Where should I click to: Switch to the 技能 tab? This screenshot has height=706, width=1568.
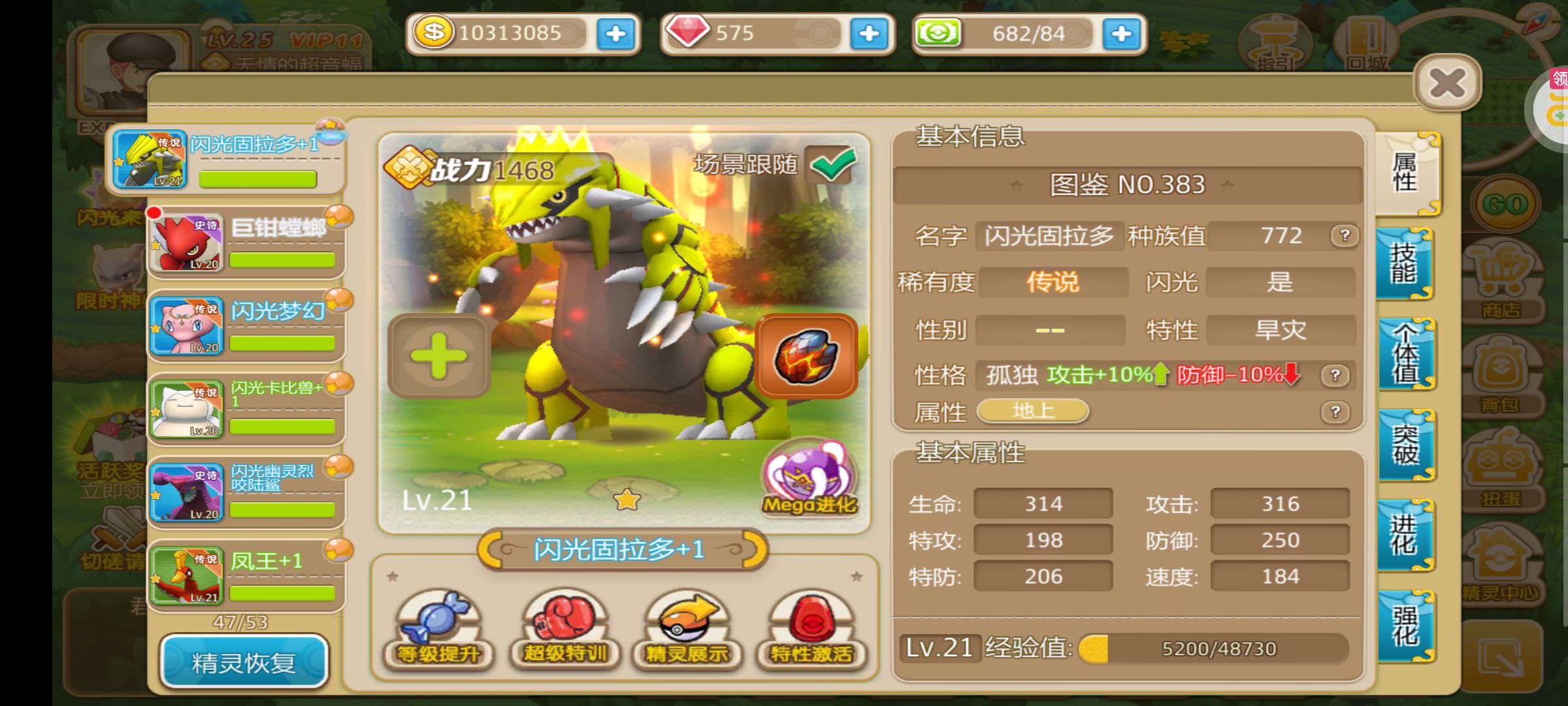tap(1404, 264)
